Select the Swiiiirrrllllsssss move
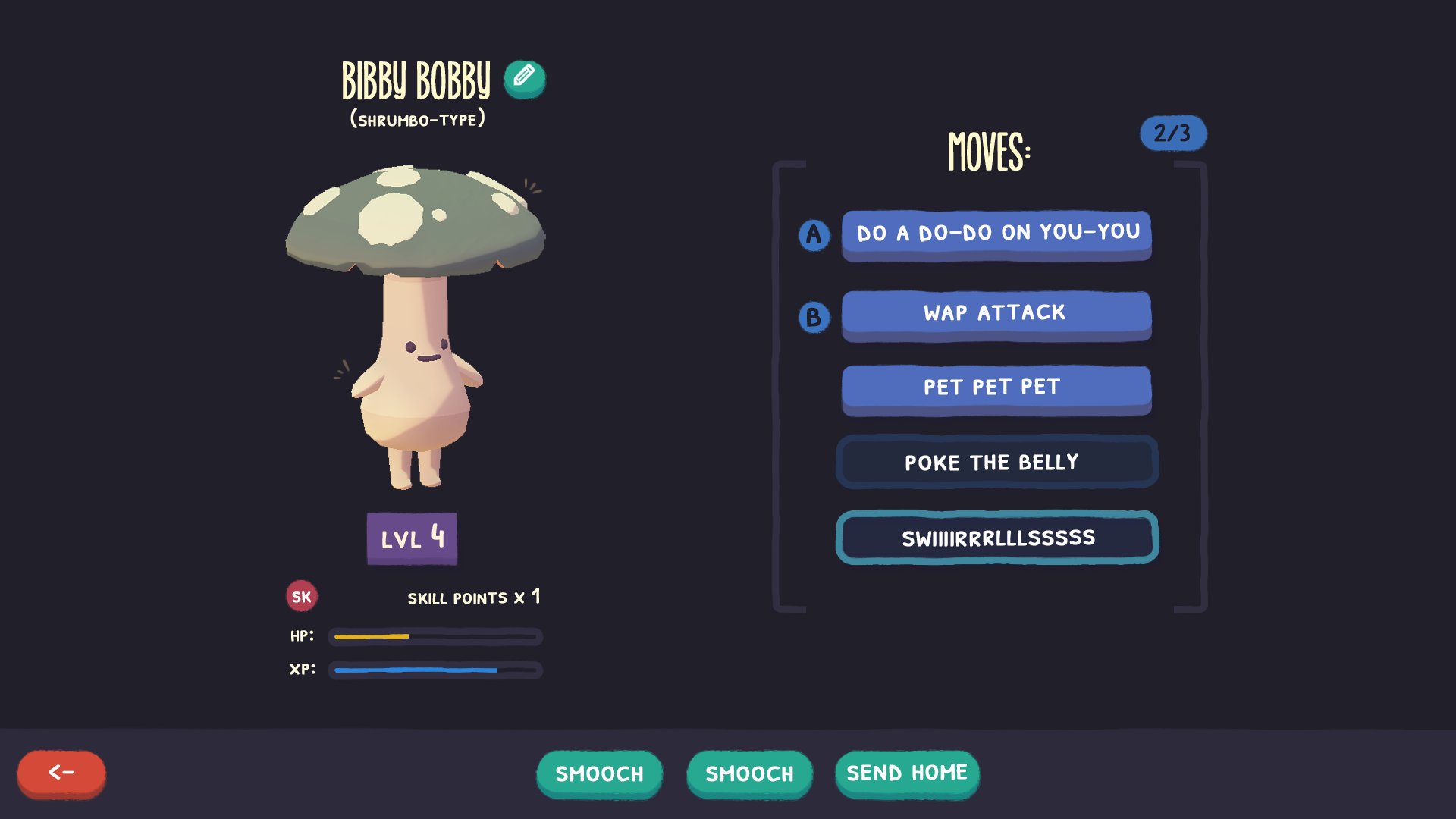Image resolution: width=1456 pixels, height=819 pixels. (996, 538)
